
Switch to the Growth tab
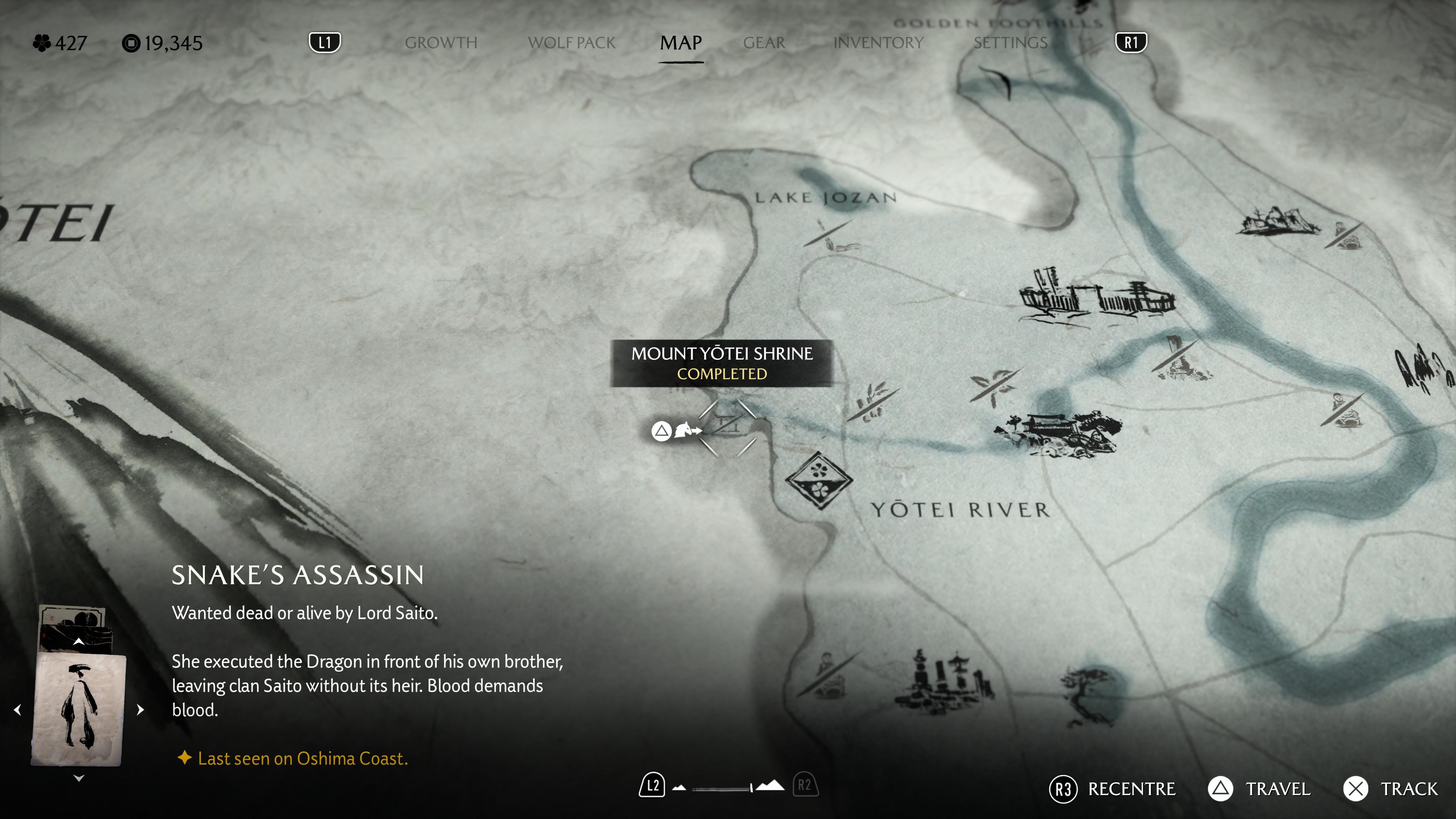click(x=441, y=43)
